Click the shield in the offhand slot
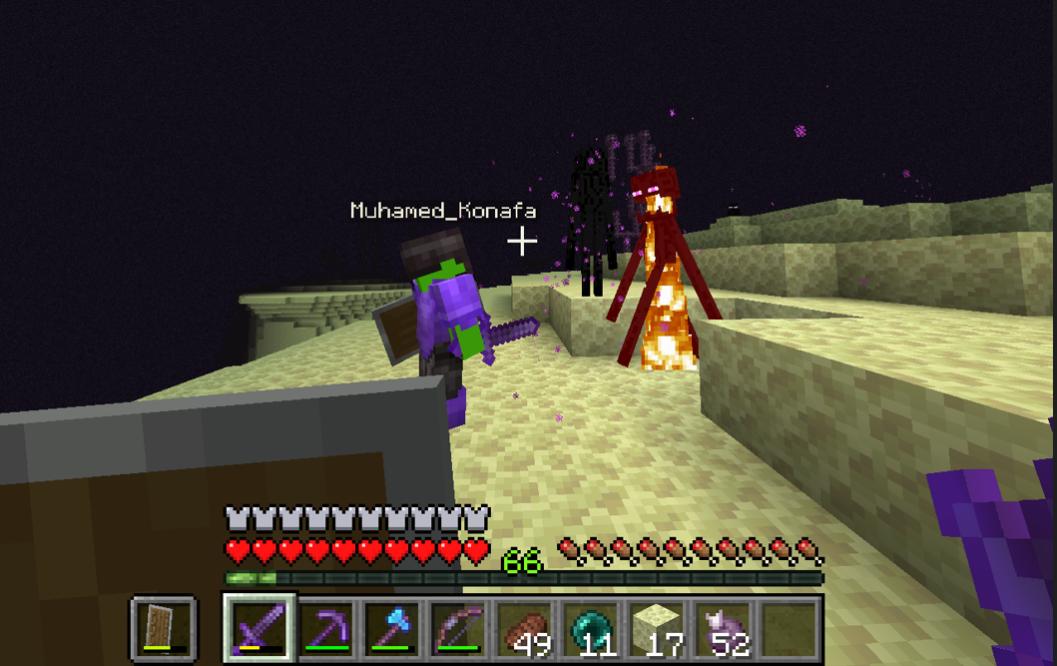 pos(163,629)
